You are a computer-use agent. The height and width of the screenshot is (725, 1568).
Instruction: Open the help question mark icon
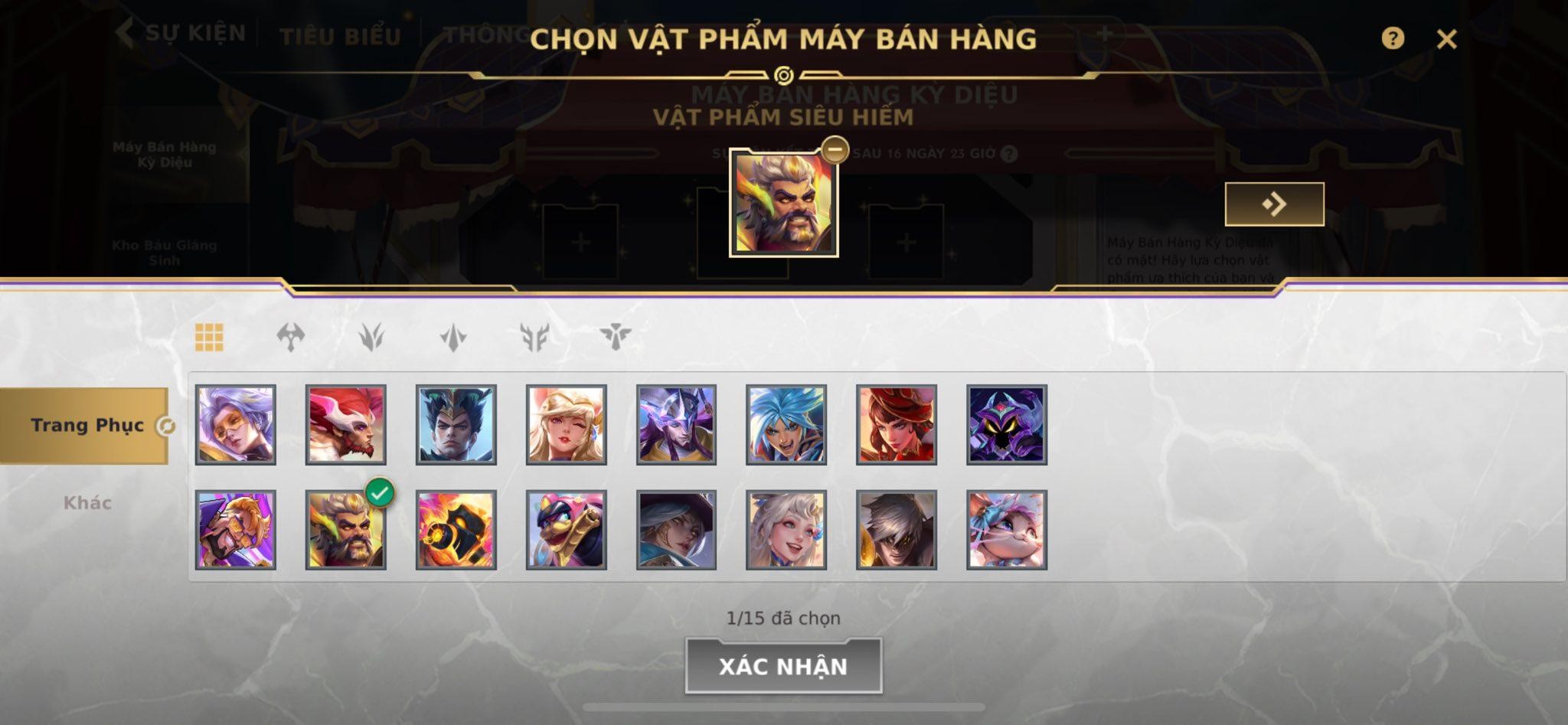click(1392, 38)
